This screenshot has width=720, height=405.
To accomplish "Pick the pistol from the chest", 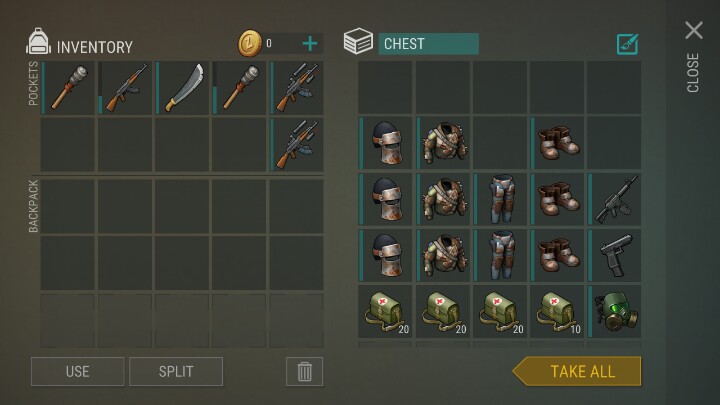I will click(x=615, y=257).
